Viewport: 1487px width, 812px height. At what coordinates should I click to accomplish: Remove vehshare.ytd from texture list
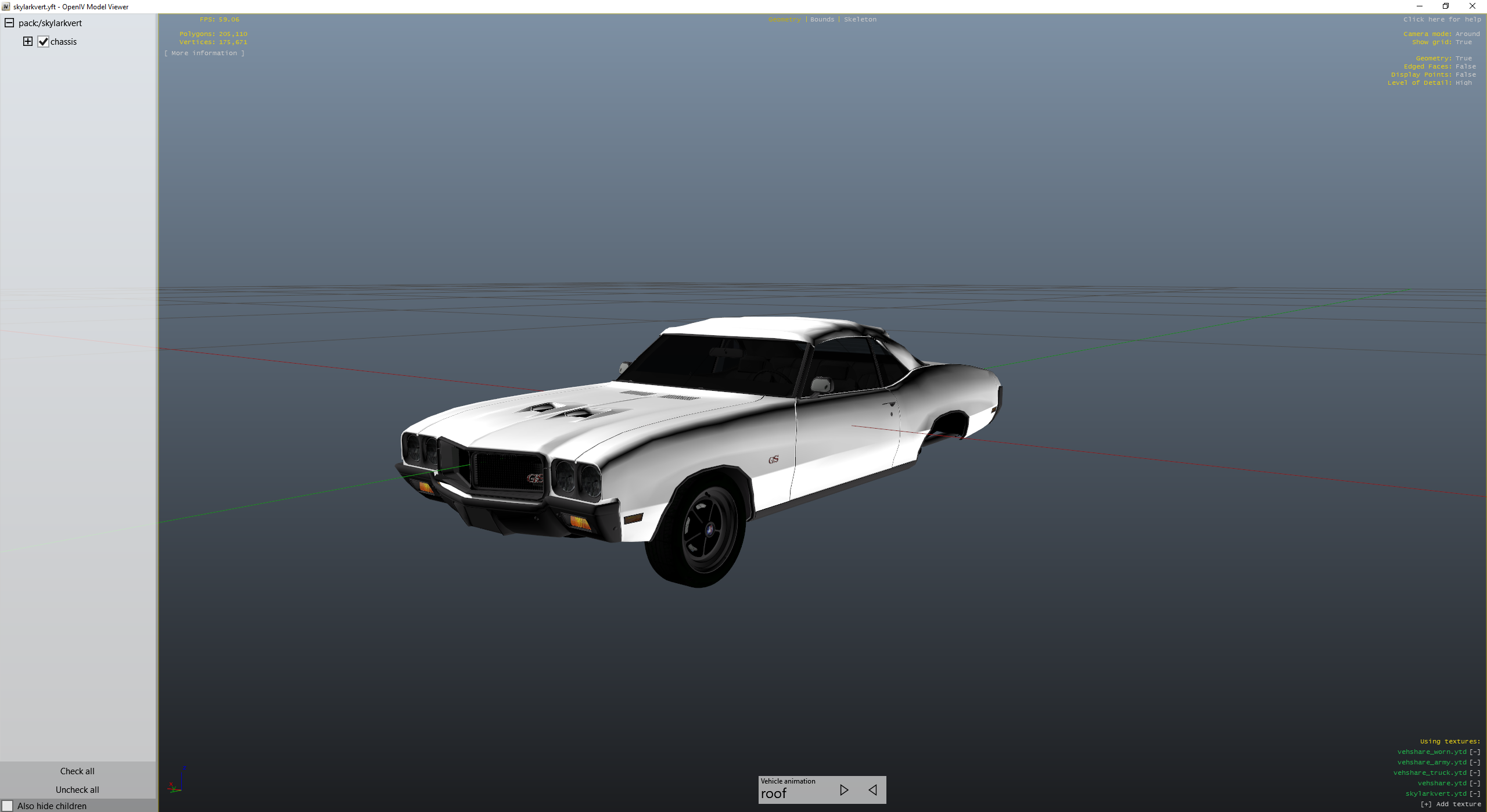pyautogui.click(x=1475, y=783)
